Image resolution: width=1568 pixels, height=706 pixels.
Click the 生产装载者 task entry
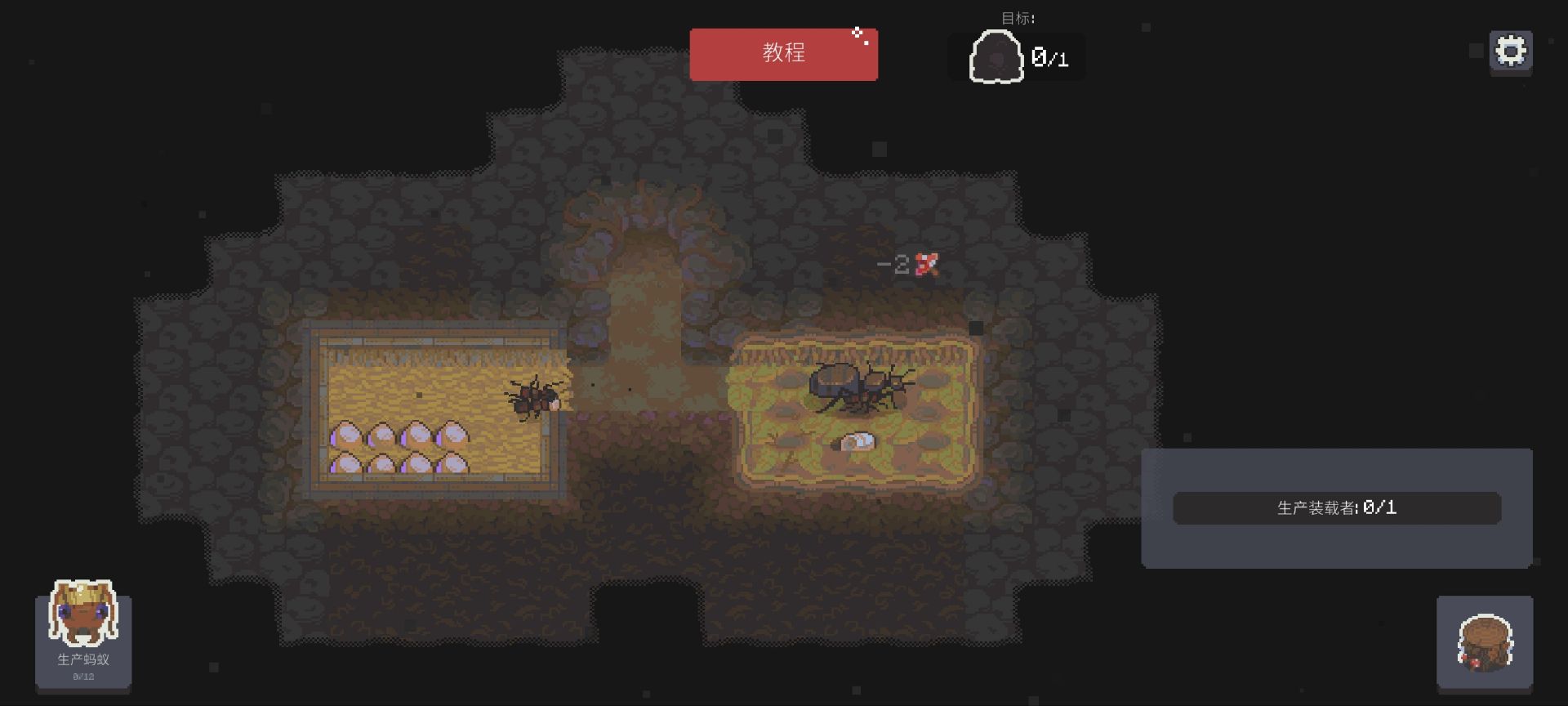tap(1336, 508)
